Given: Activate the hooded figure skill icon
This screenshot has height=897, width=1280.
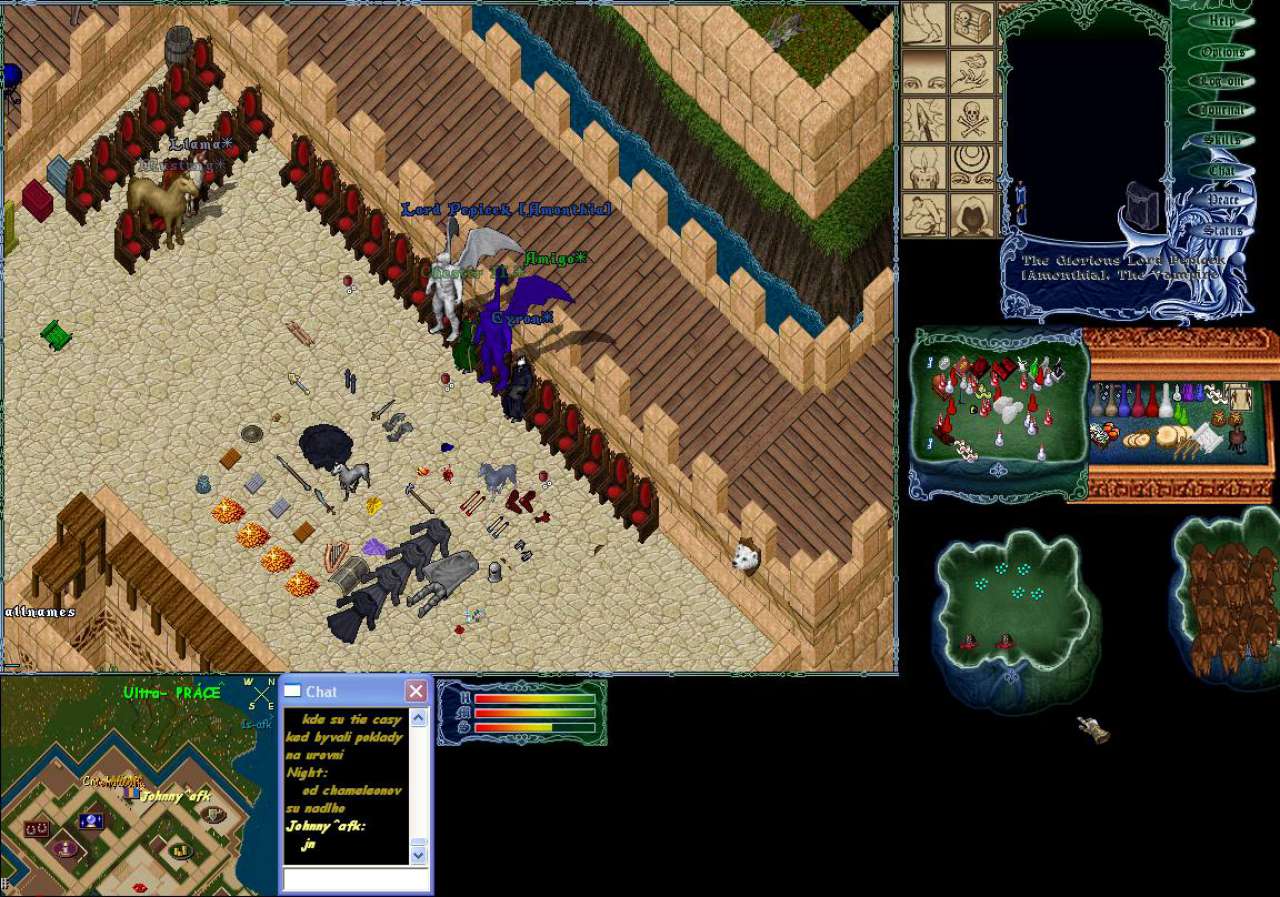Looking at the screenshot, I should point(971,214).
